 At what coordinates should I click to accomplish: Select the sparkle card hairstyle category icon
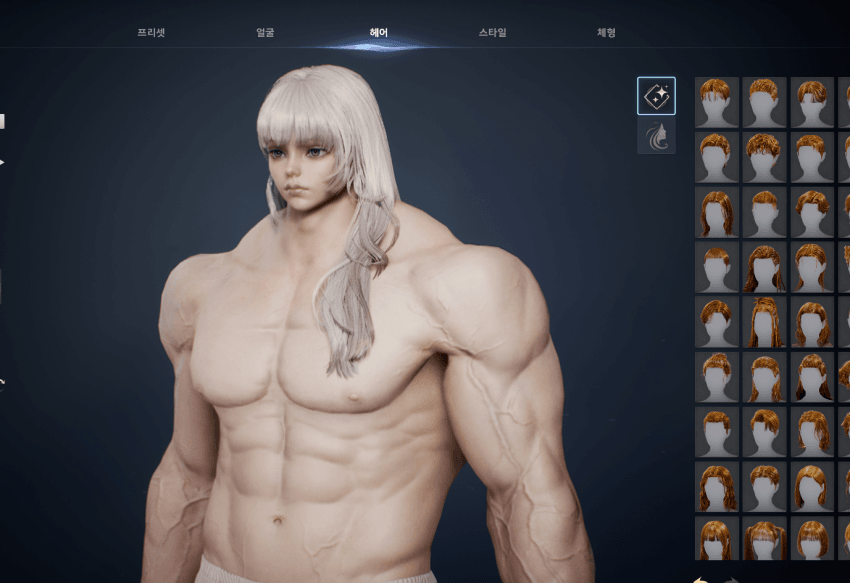656,96
